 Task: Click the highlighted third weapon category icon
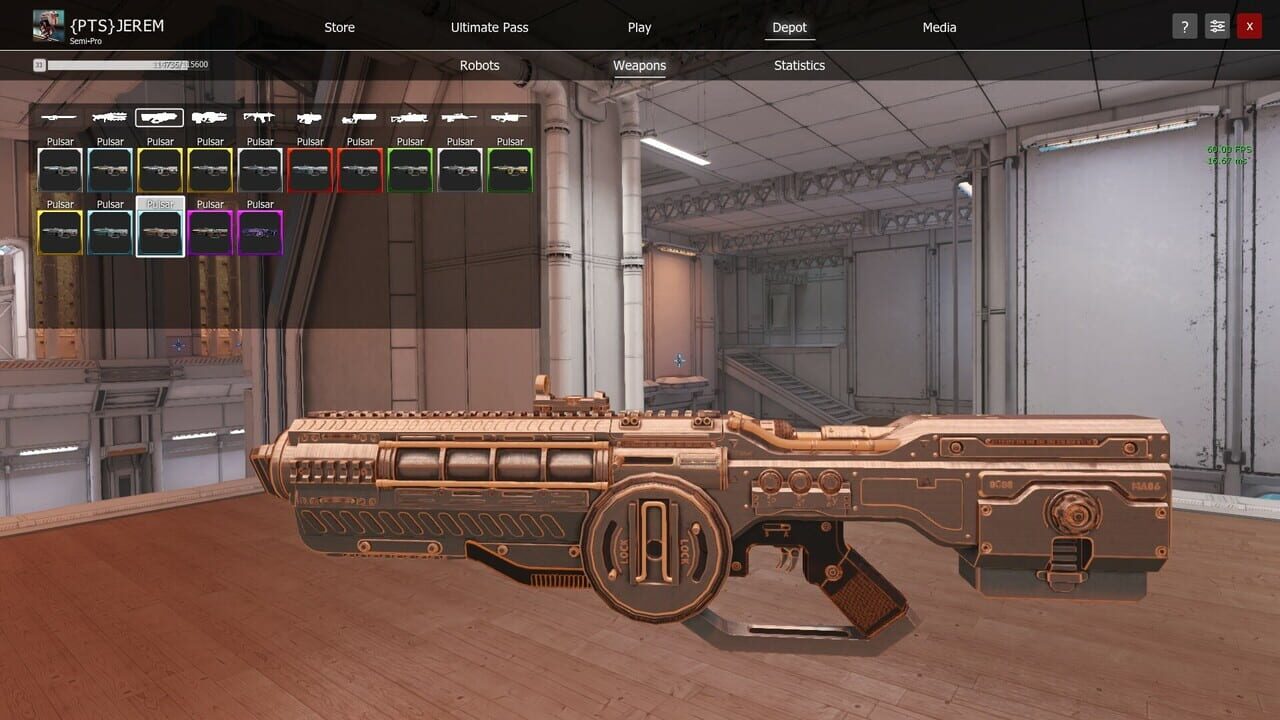[159, 117]
